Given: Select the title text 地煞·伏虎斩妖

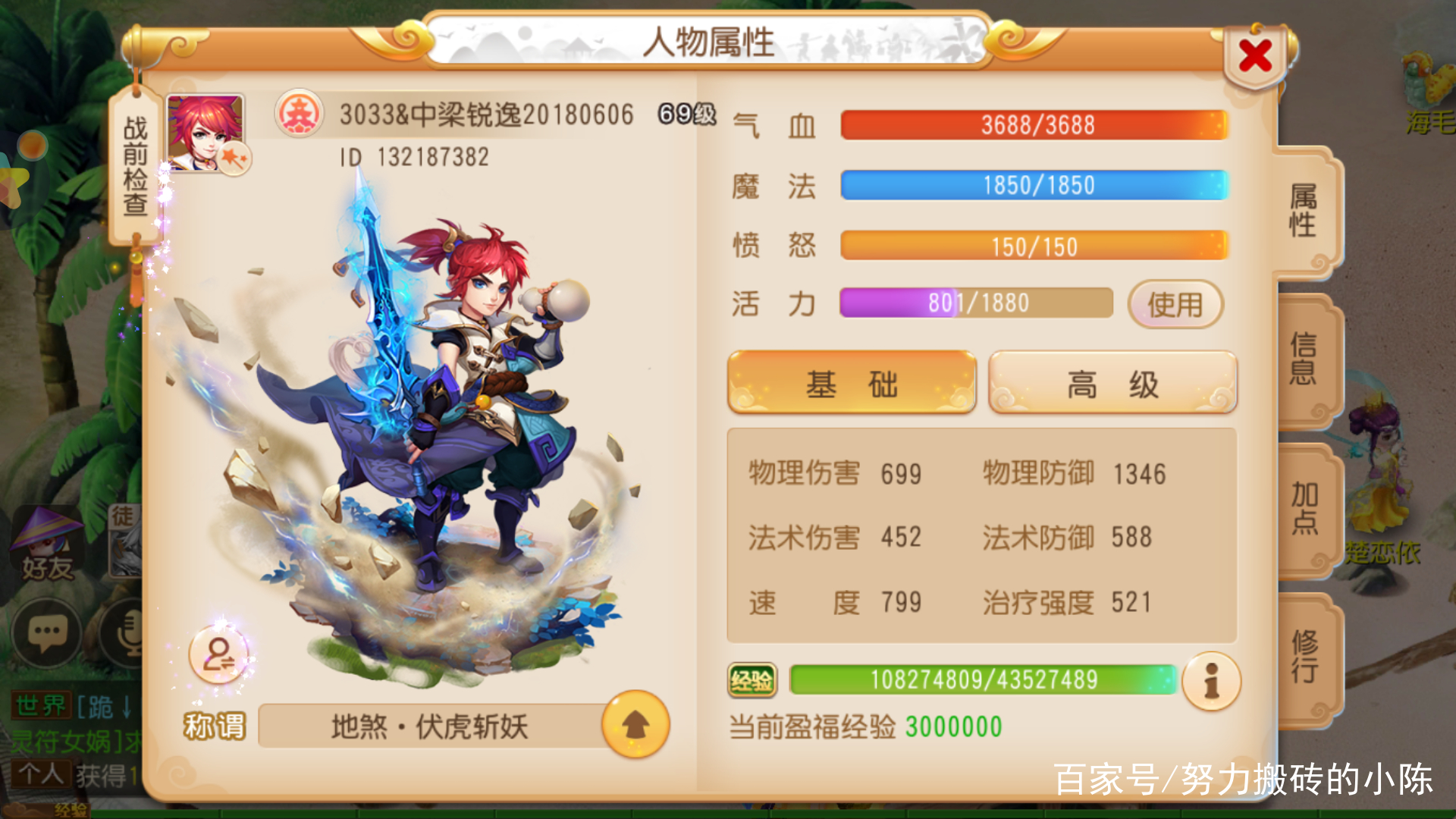Looking at the screenshot, I should 428,725.
